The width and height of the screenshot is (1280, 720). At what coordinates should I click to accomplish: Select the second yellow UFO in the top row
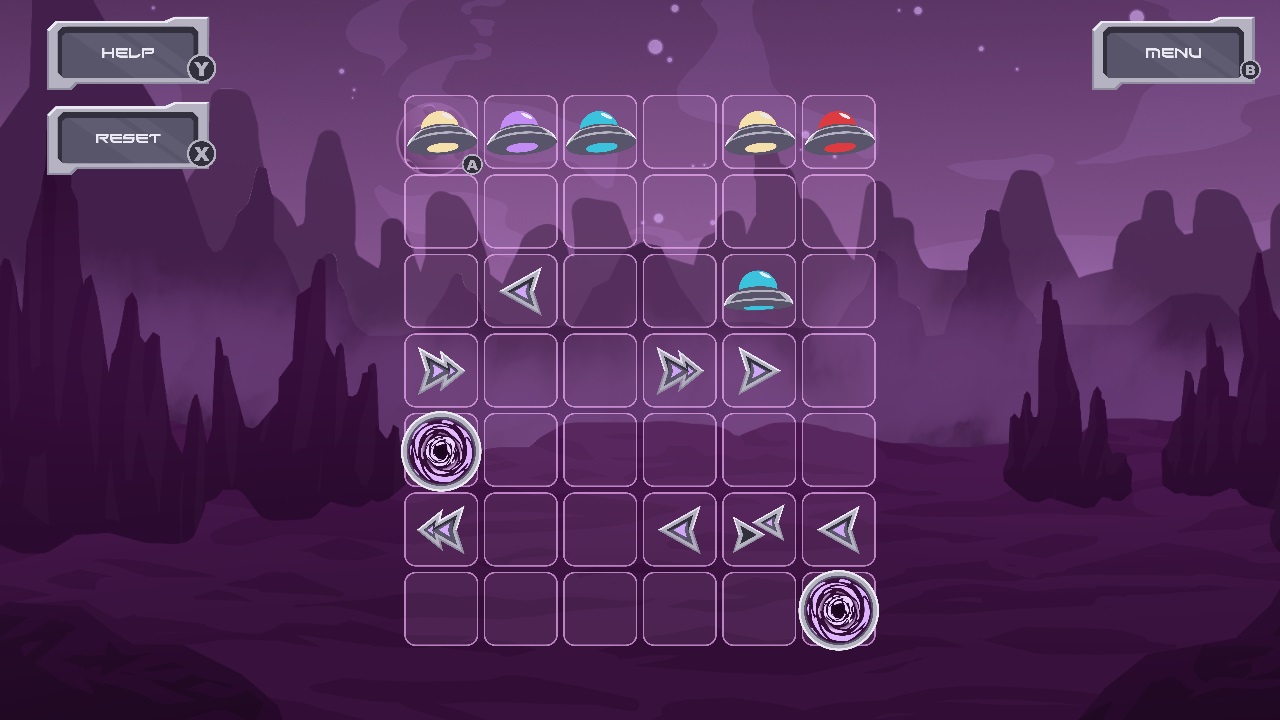760,130
